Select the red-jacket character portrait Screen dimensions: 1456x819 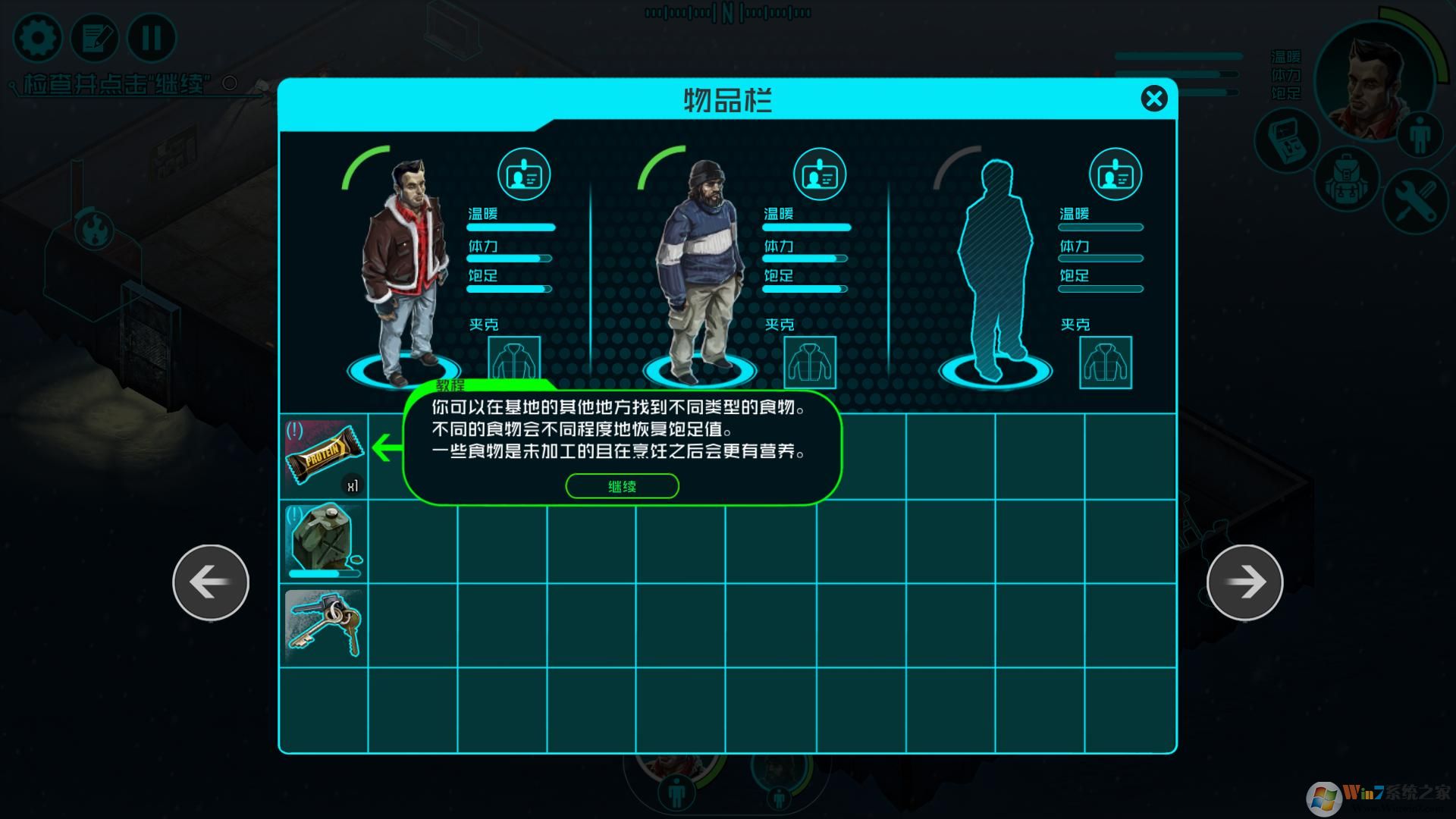[402, 269]
